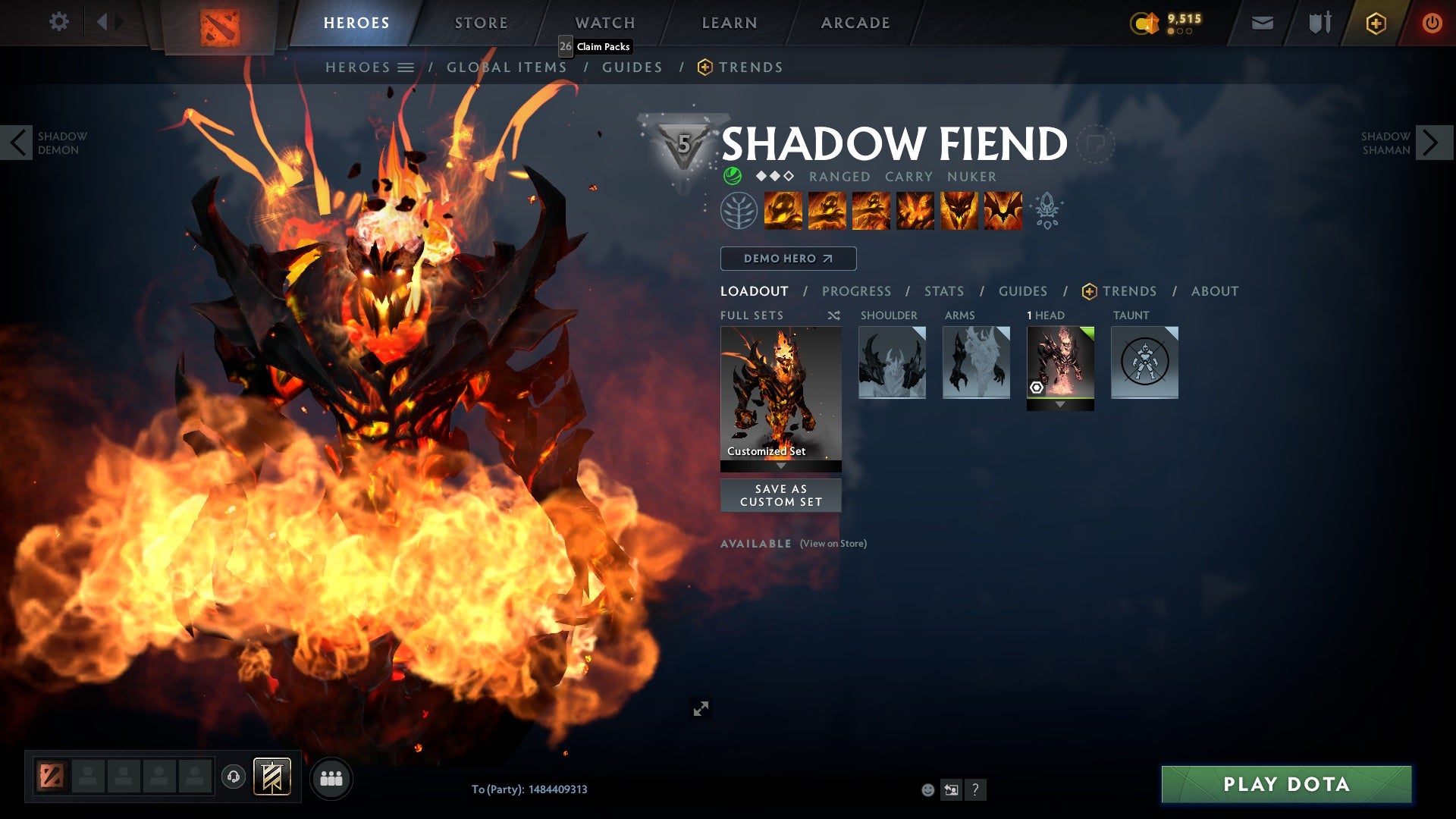The height and width of the screenshot is (819, 1456).
Task: Click the friends group icon near chat
Action: click(331, 778)
